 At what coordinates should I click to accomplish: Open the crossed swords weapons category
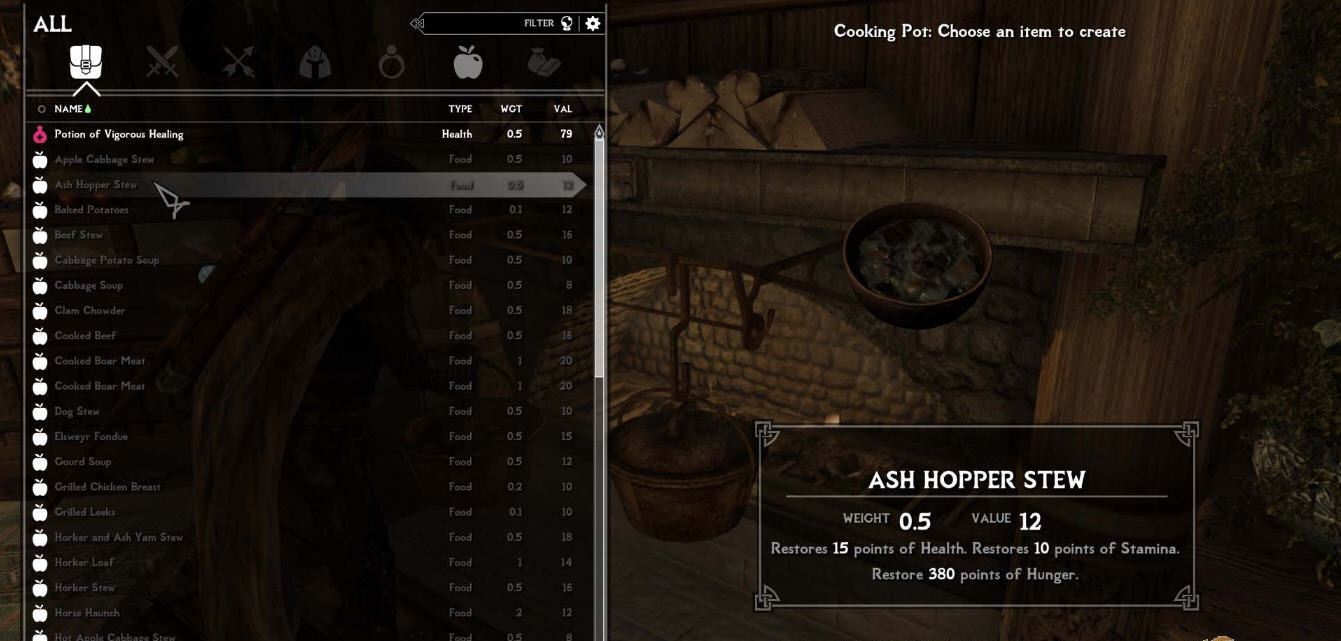point(162,63)
